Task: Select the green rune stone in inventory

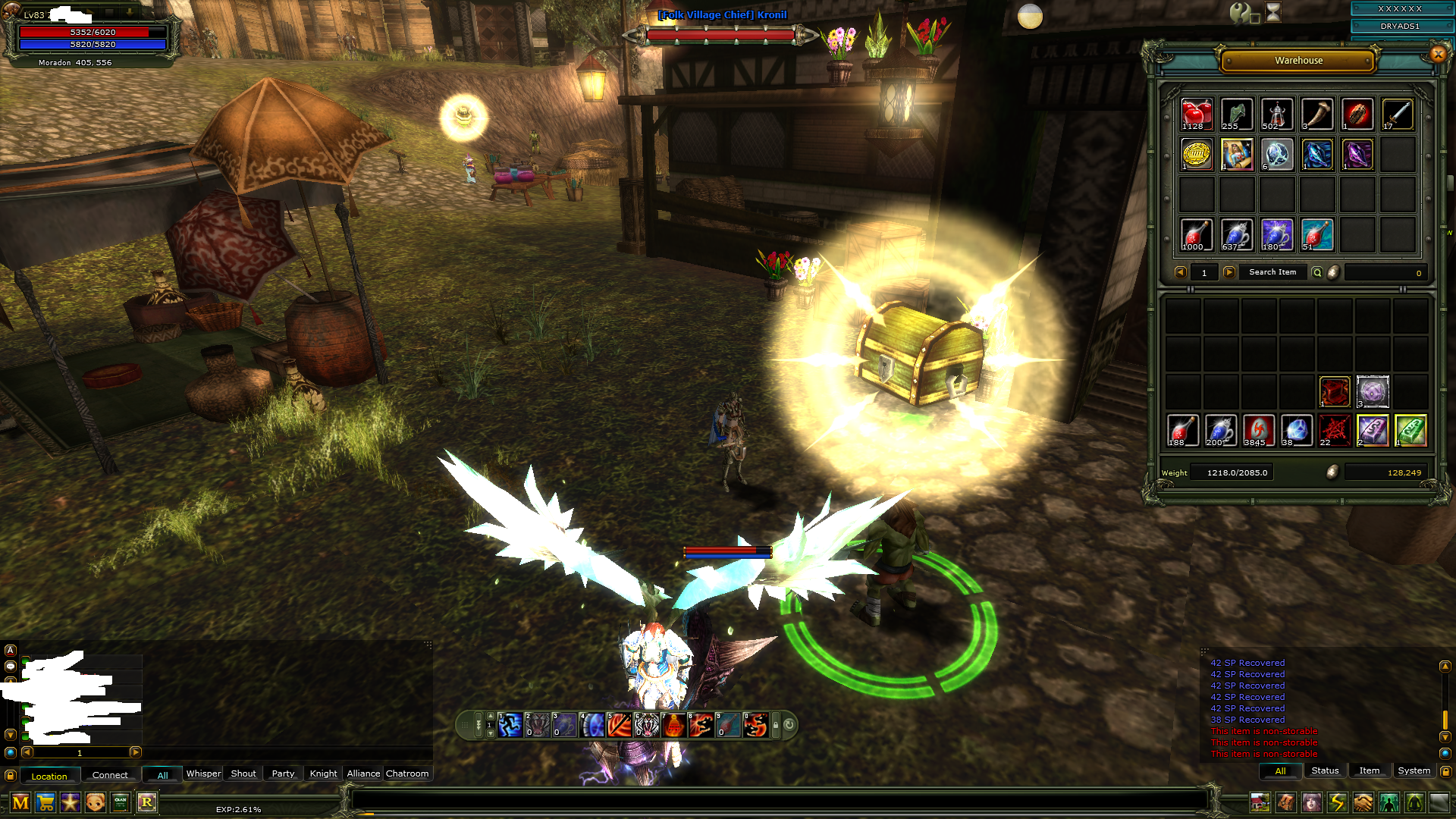Action: click(1410, 430)
